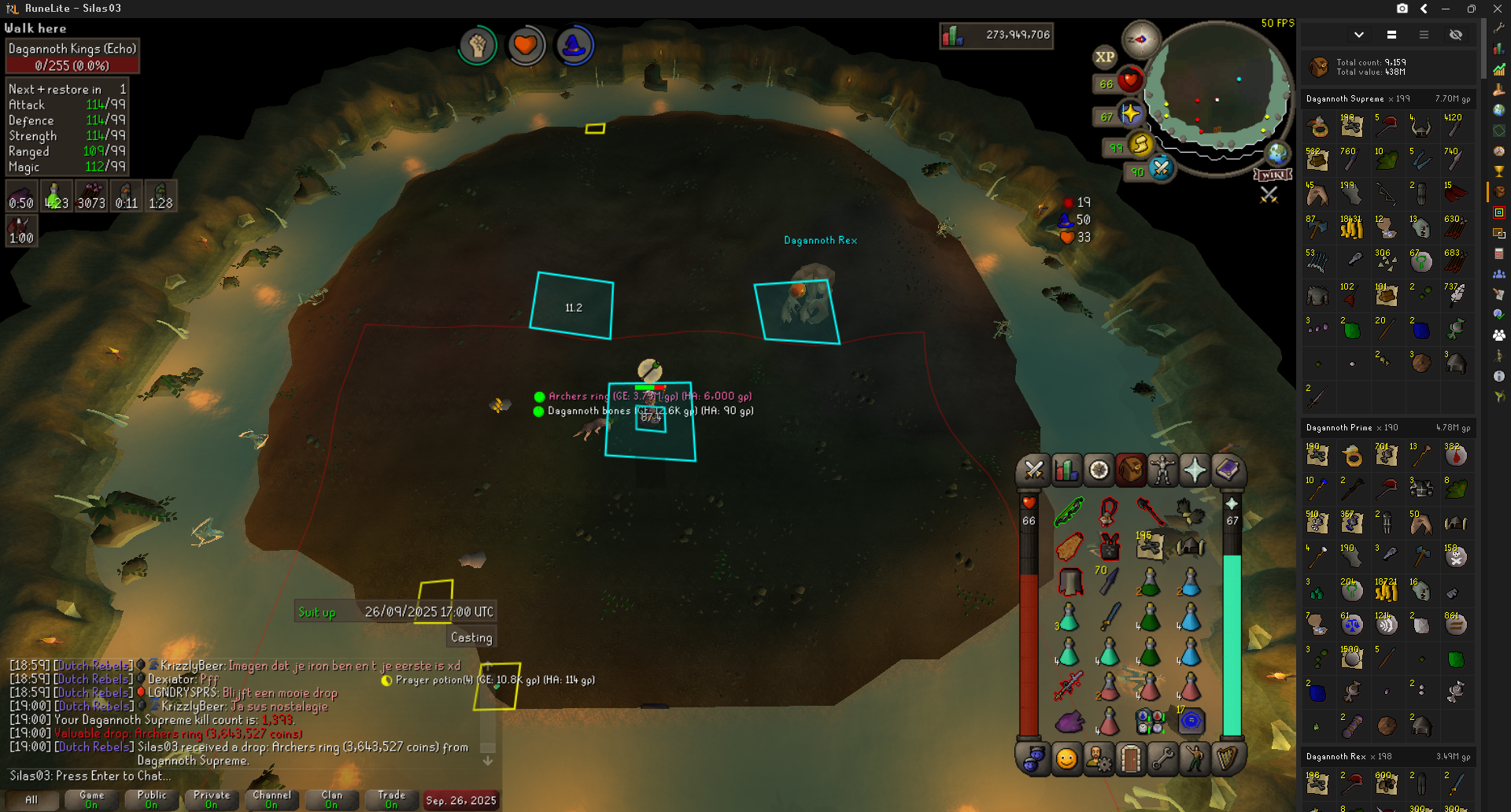The image size is (1511, 812).
Task: Open the Worn Equipment tab
Action: click(1162, 471)
